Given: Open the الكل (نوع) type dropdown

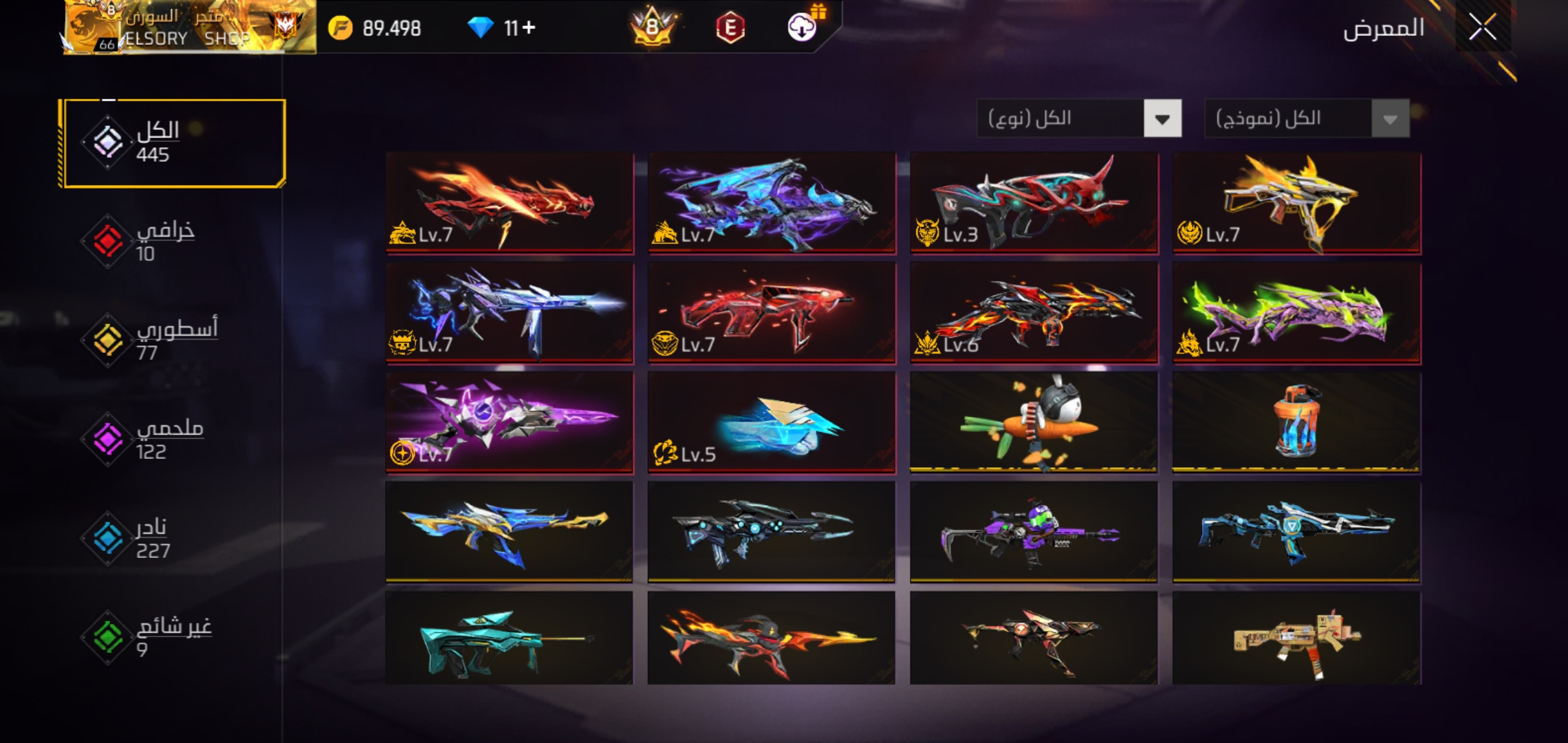Looking at the screenshot, I should (1078, 119).
